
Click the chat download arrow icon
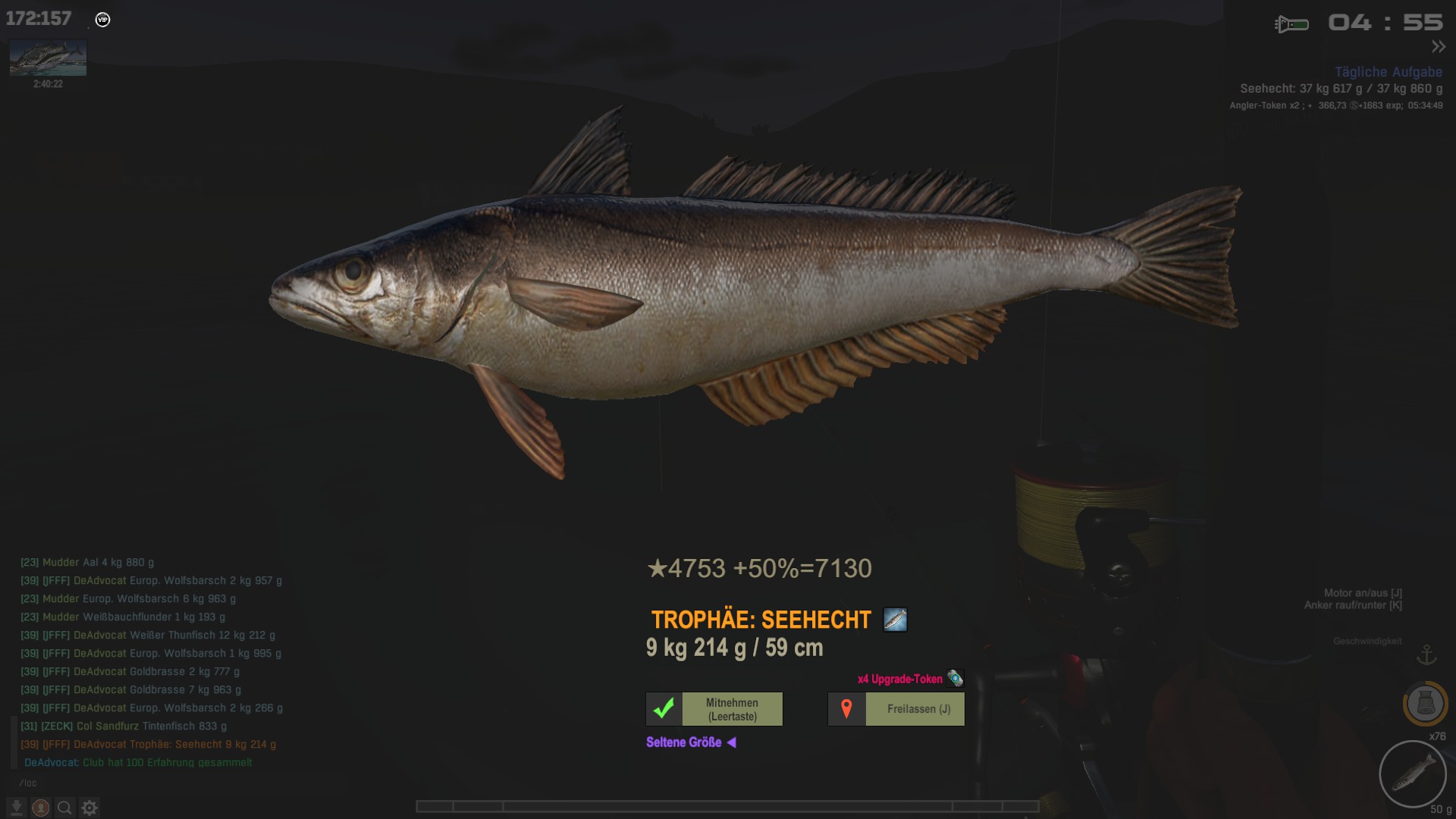(x=16, y=808)
